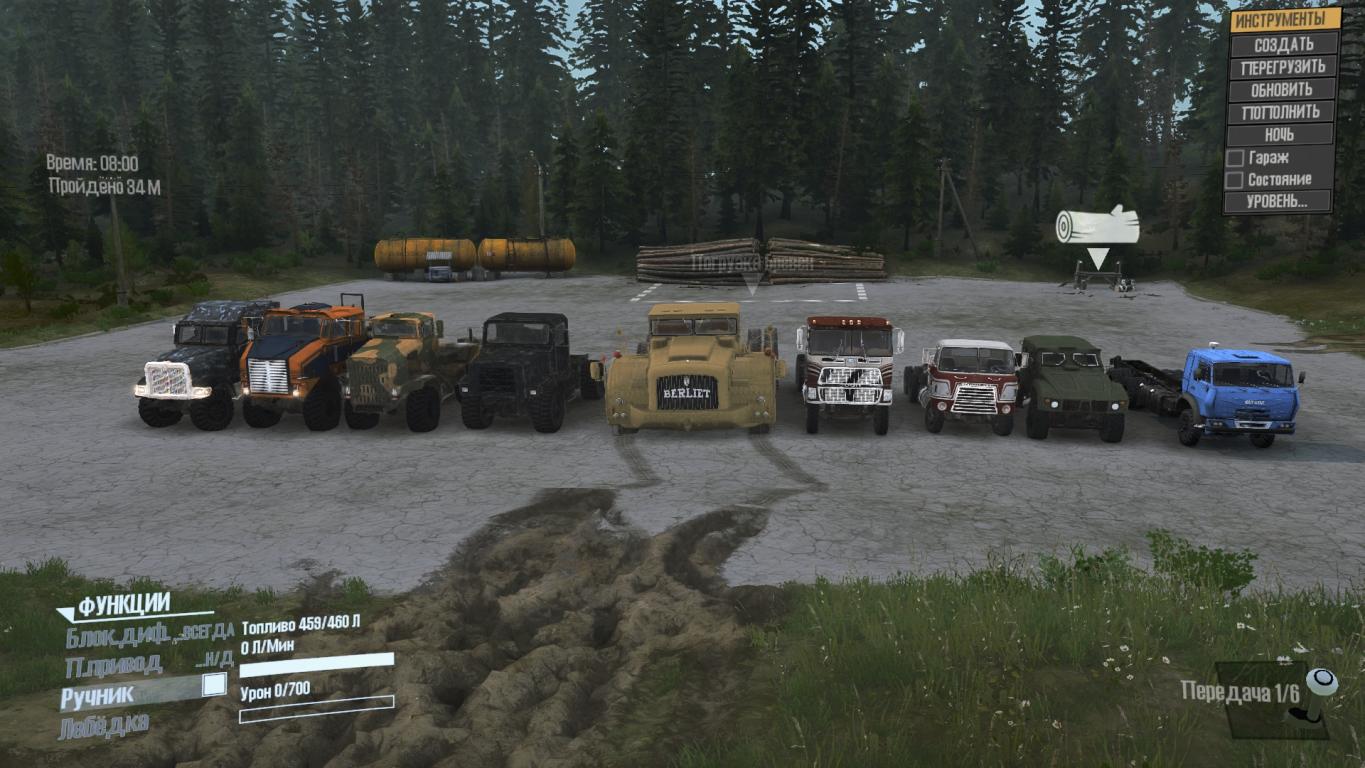
Task: Toggle the Ручник handbrake option
Action: pos(213,685)
